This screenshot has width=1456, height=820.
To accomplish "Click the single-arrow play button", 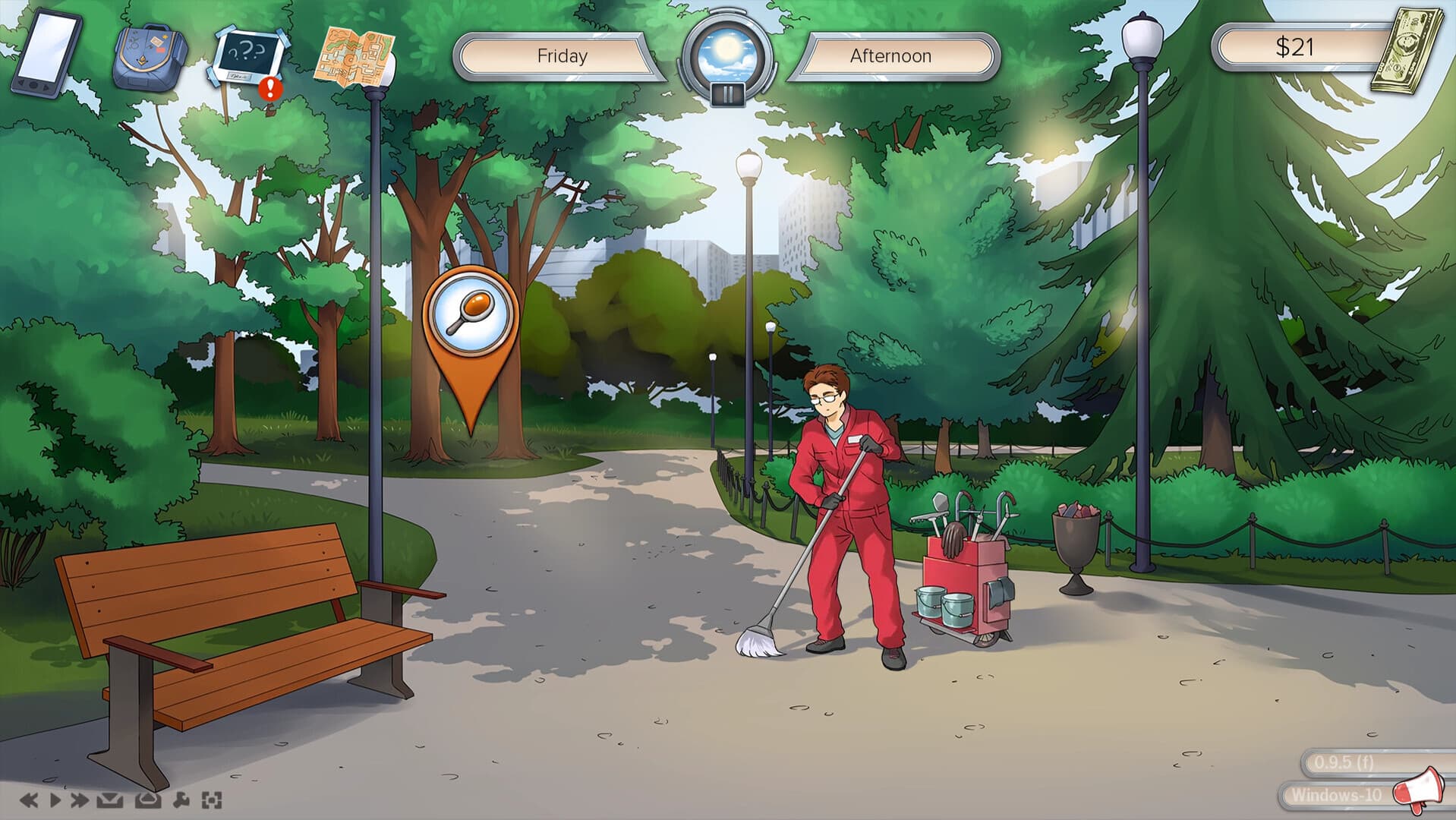I will pyautogui.click(x=55, y=799).
